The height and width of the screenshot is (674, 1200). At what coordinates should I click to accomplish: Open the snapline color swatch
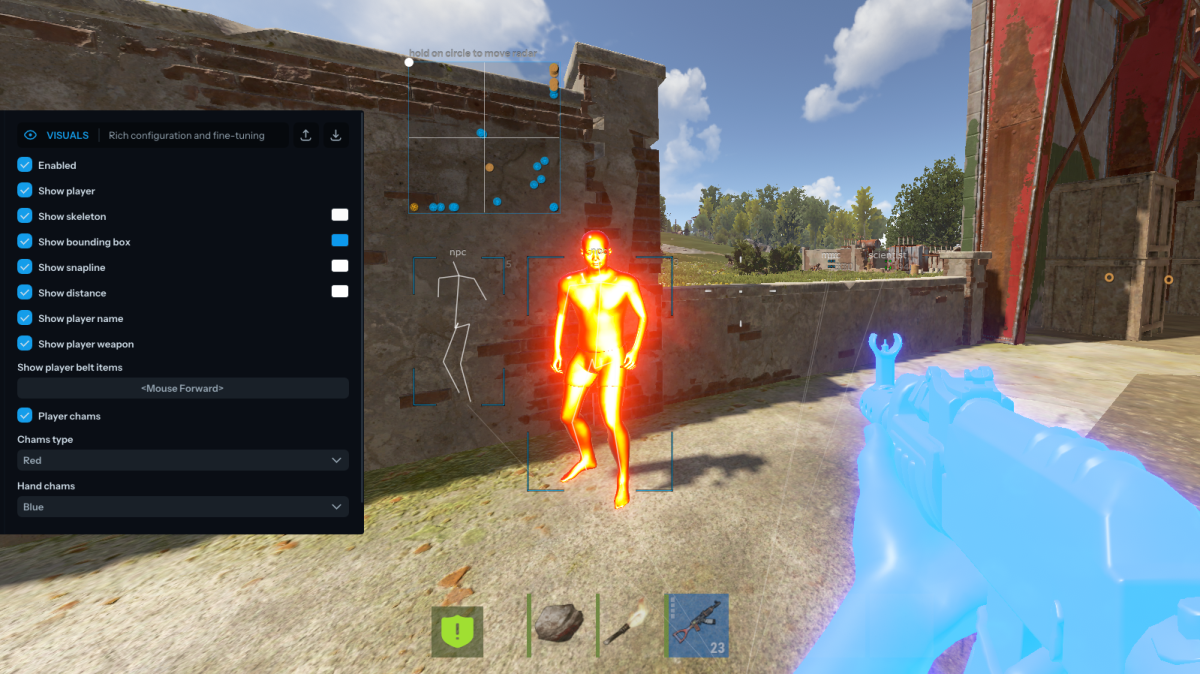(340, 266)
